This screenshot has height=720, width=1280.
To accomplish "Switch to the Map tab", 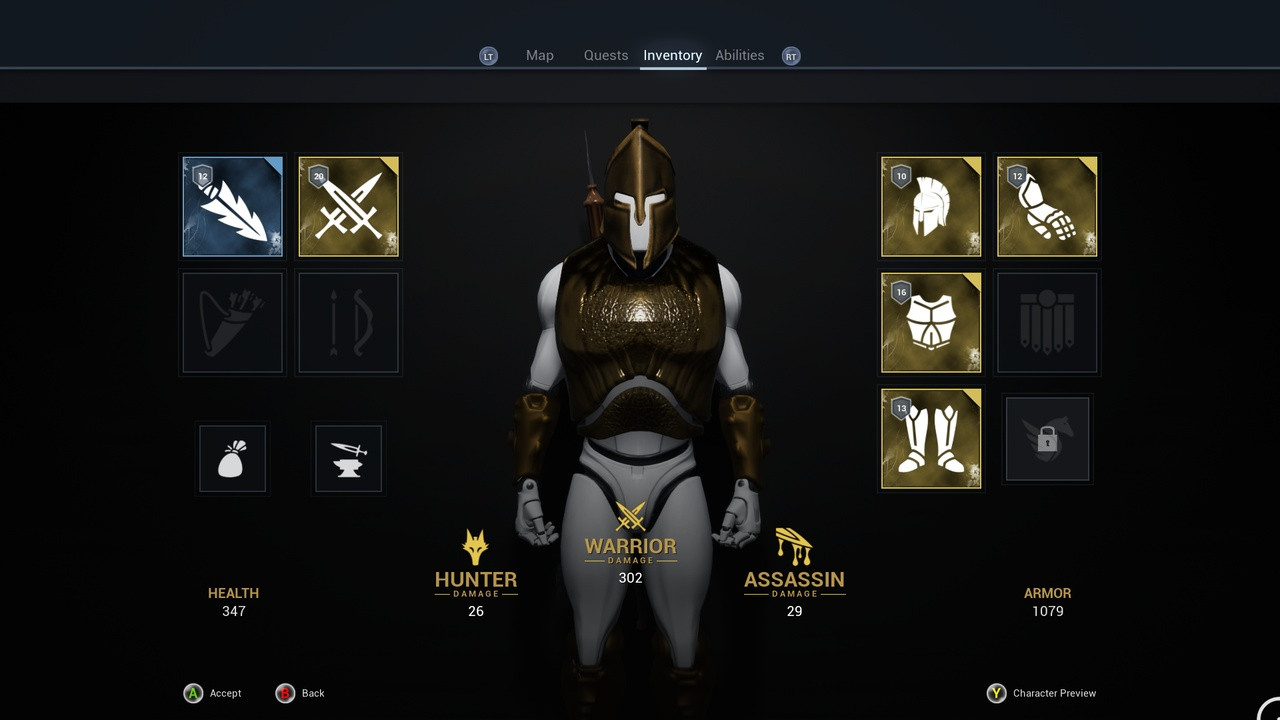I will [x=539, y=55].
